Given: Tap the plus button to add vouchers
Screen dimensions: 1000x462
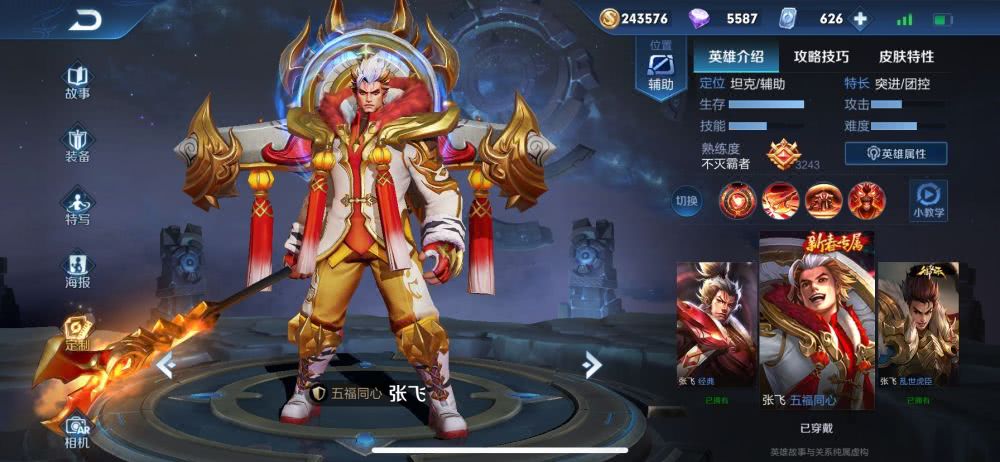Looking at the screenshot, I should (858, 19).
